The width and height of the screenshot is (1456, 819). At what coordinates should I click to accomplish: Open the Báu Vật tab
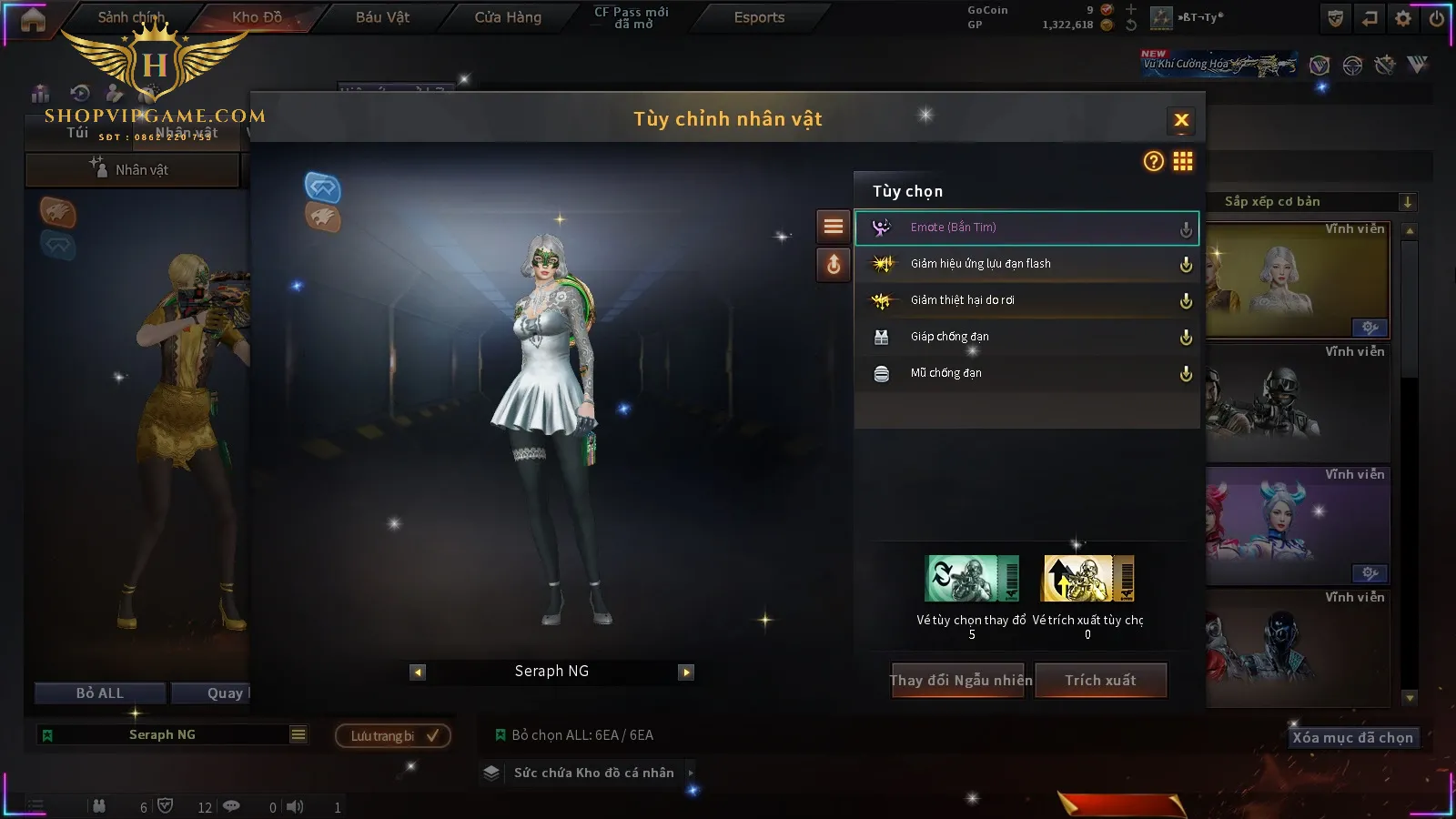[x=382, y=17]
